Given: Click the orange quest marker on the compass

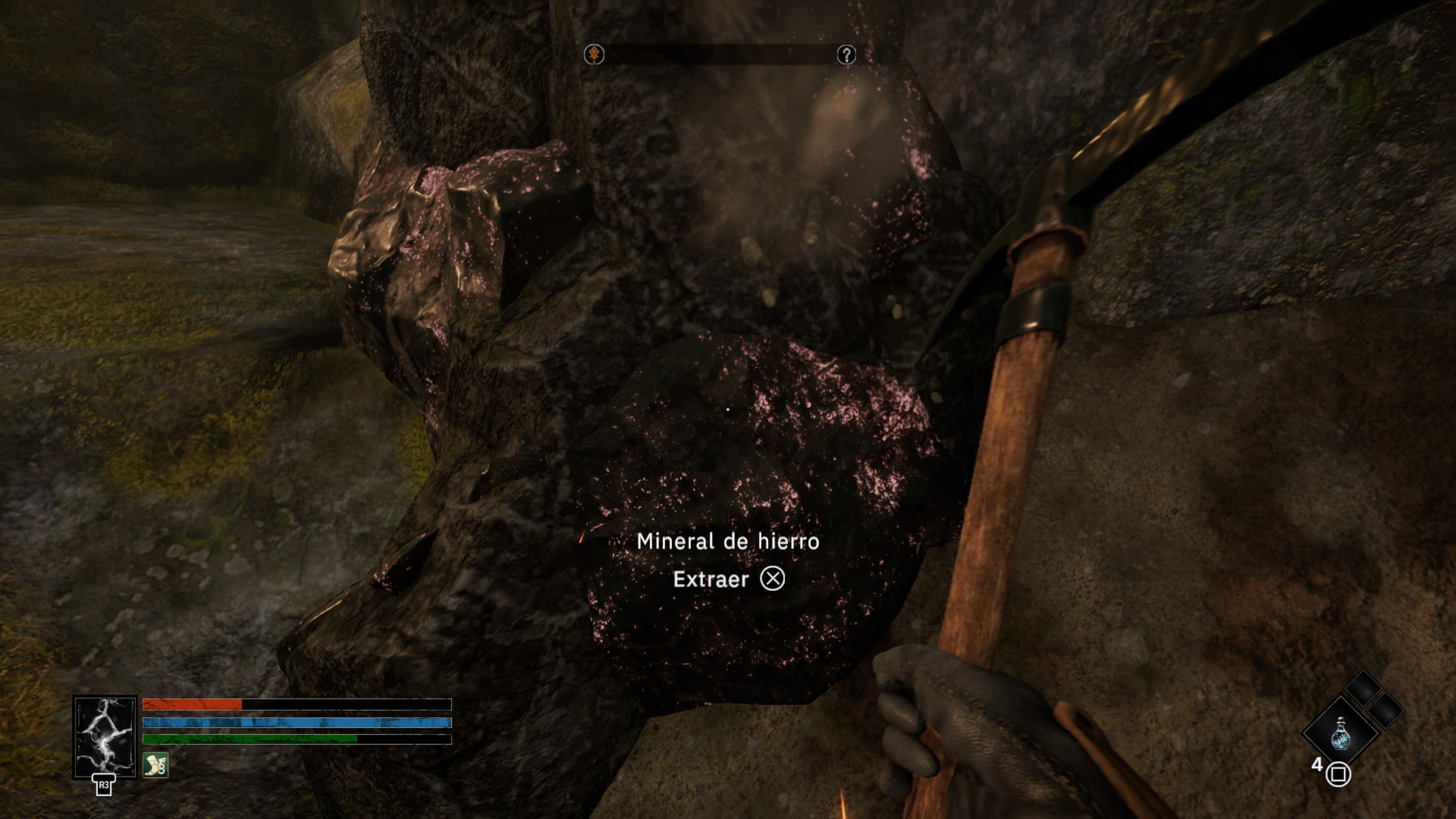Looking at the screenshot, I should (x=594, y=55).
